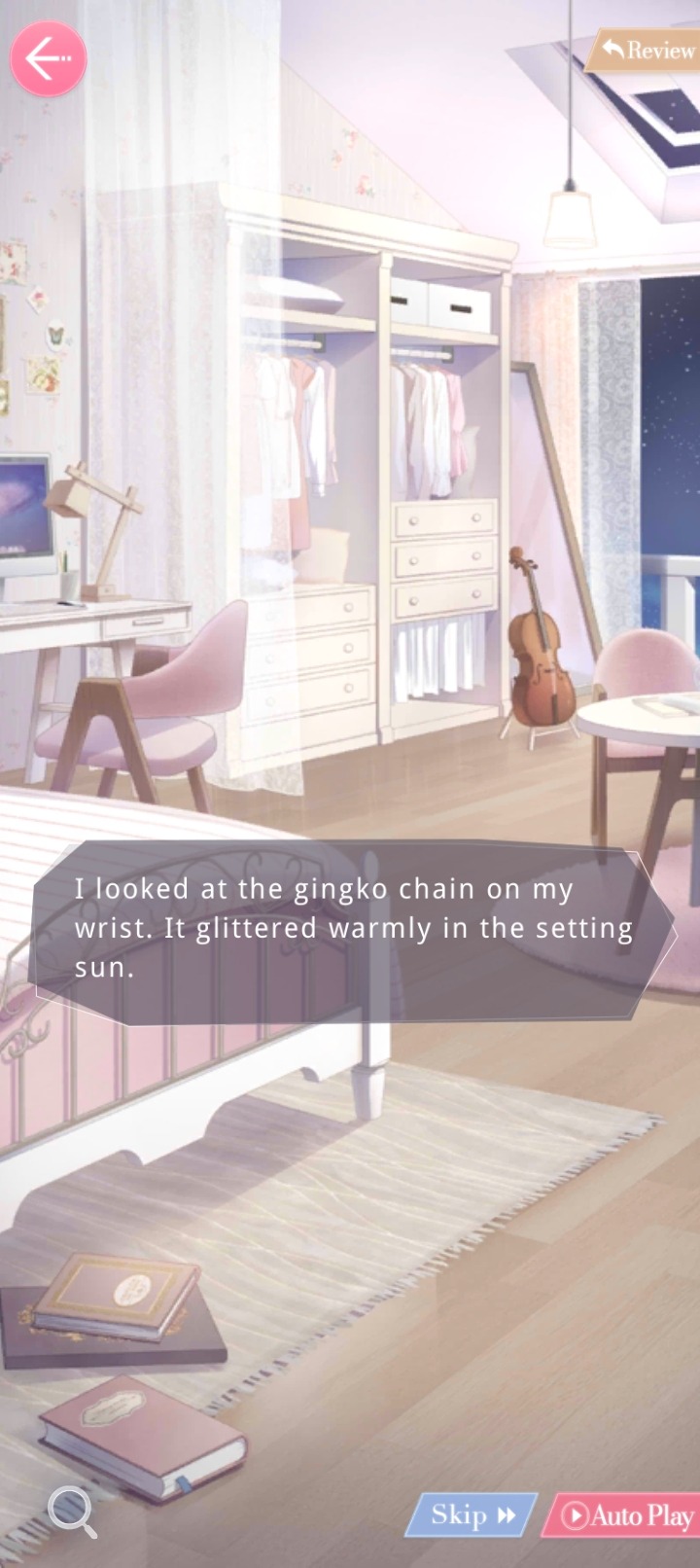Turn on Auto Play
The width and height of the screenshot is (700, 1568).
(x=625, y=1515)
